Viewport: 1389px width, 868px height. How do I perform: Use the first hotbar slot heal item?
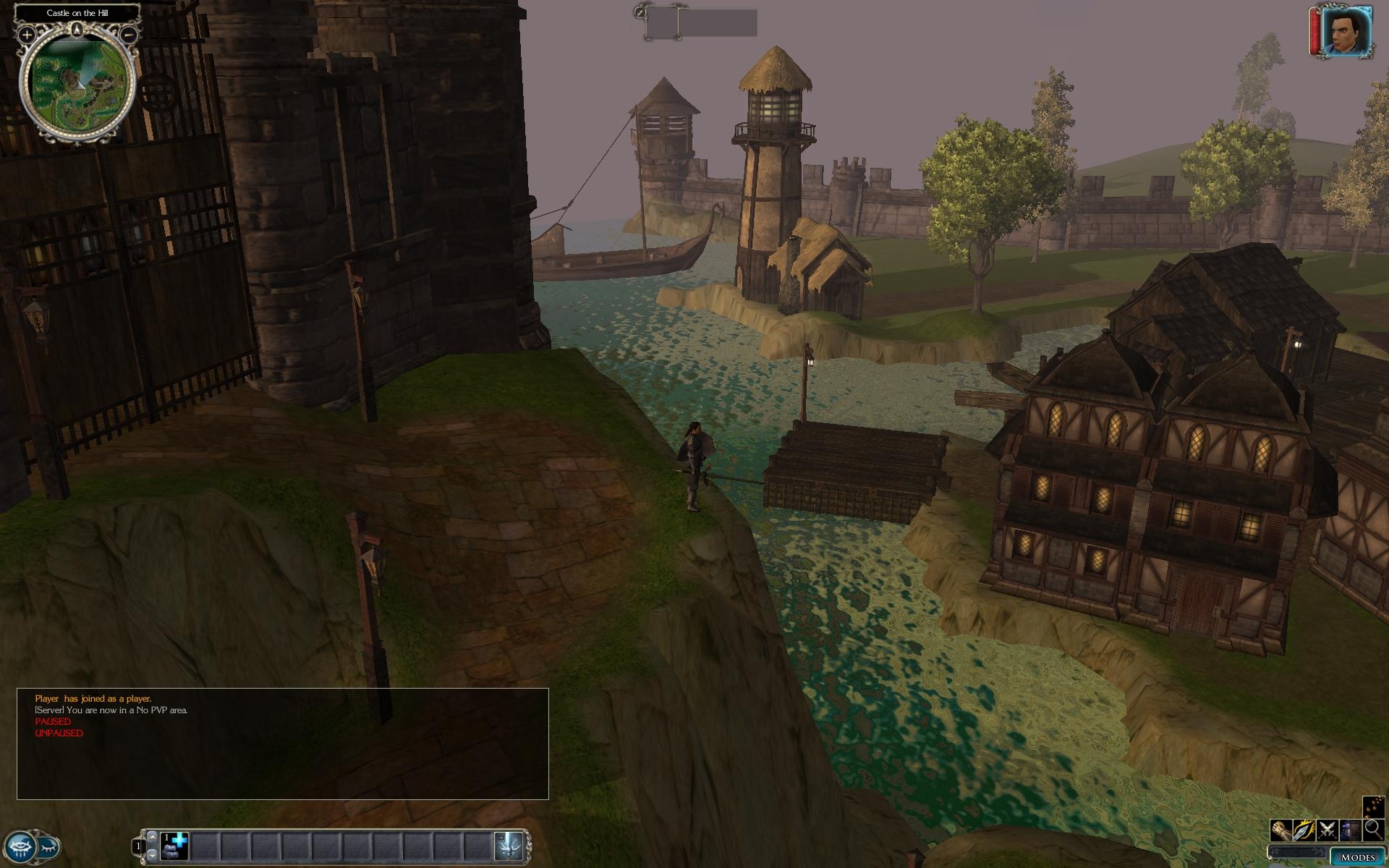point(174,846)
